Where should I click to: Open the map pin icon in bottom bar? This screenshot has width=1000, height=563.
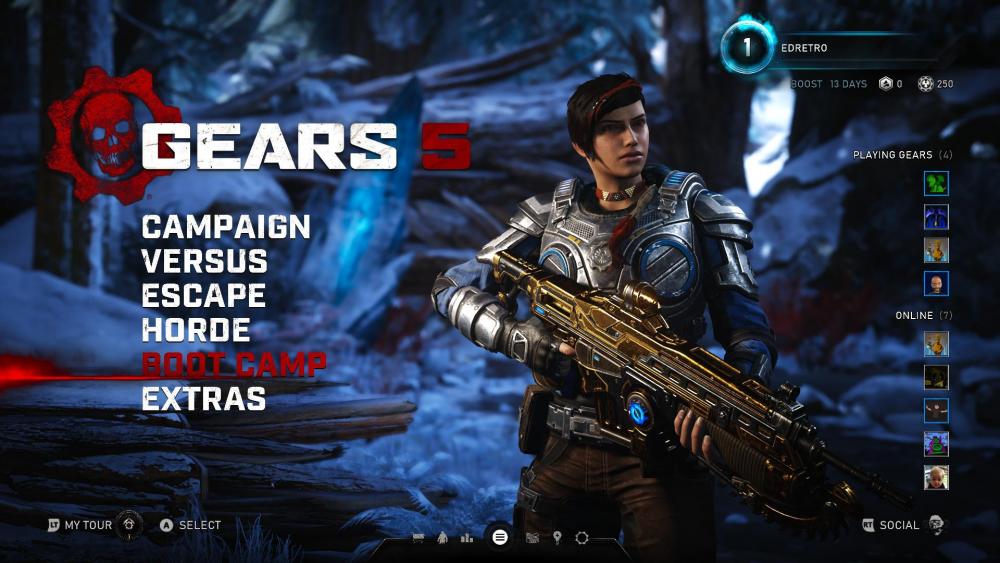(x=557, y=538)
